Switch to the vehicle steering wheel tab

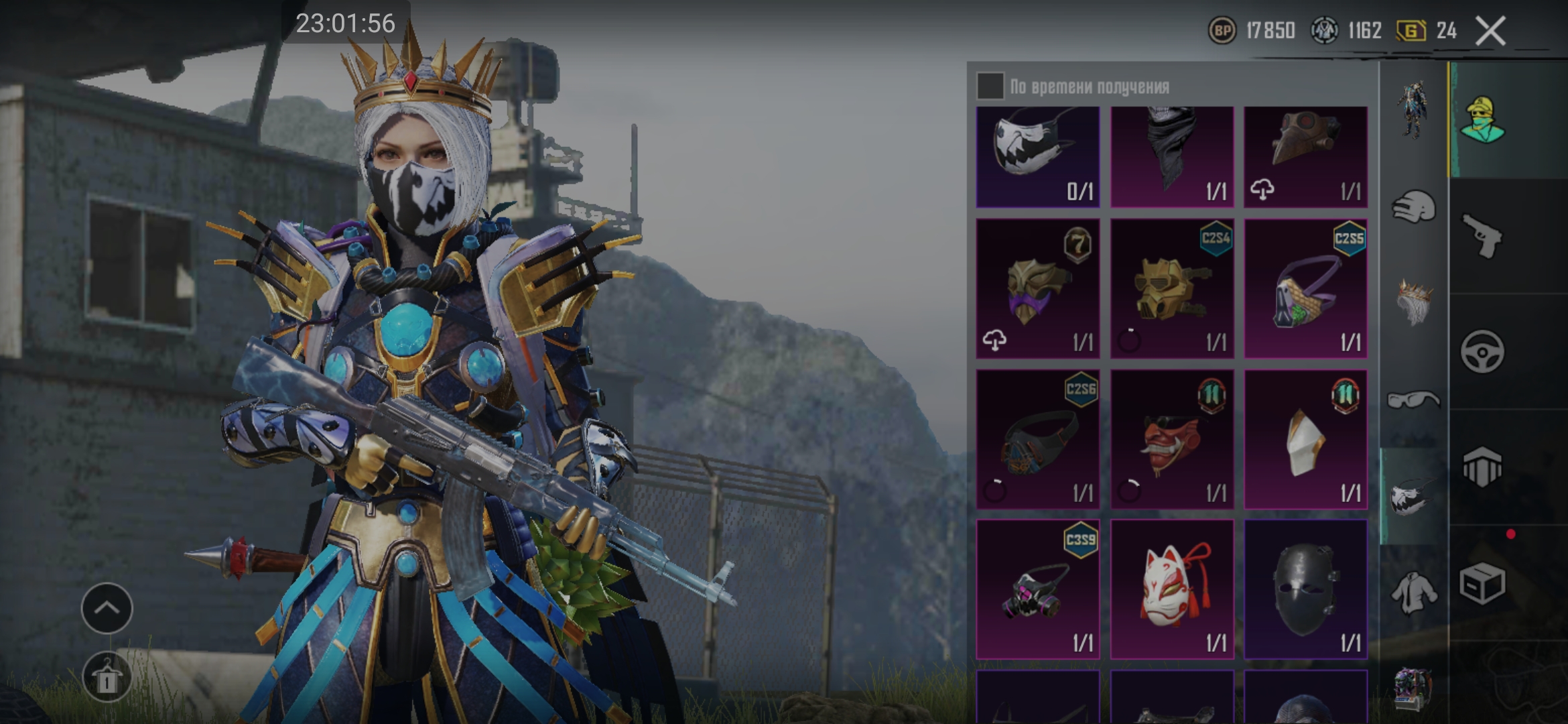click(1482, 351)
